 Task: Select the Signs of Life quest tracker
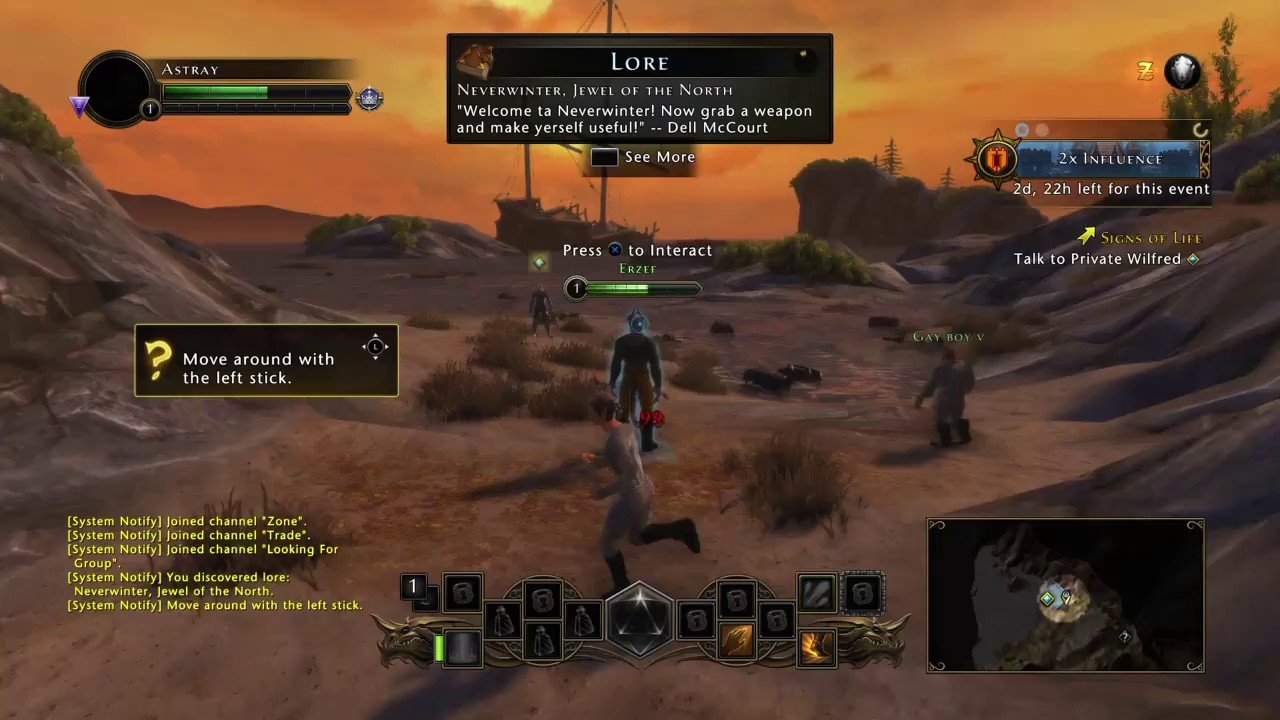pyautogui.click(x=1150, y=238)
